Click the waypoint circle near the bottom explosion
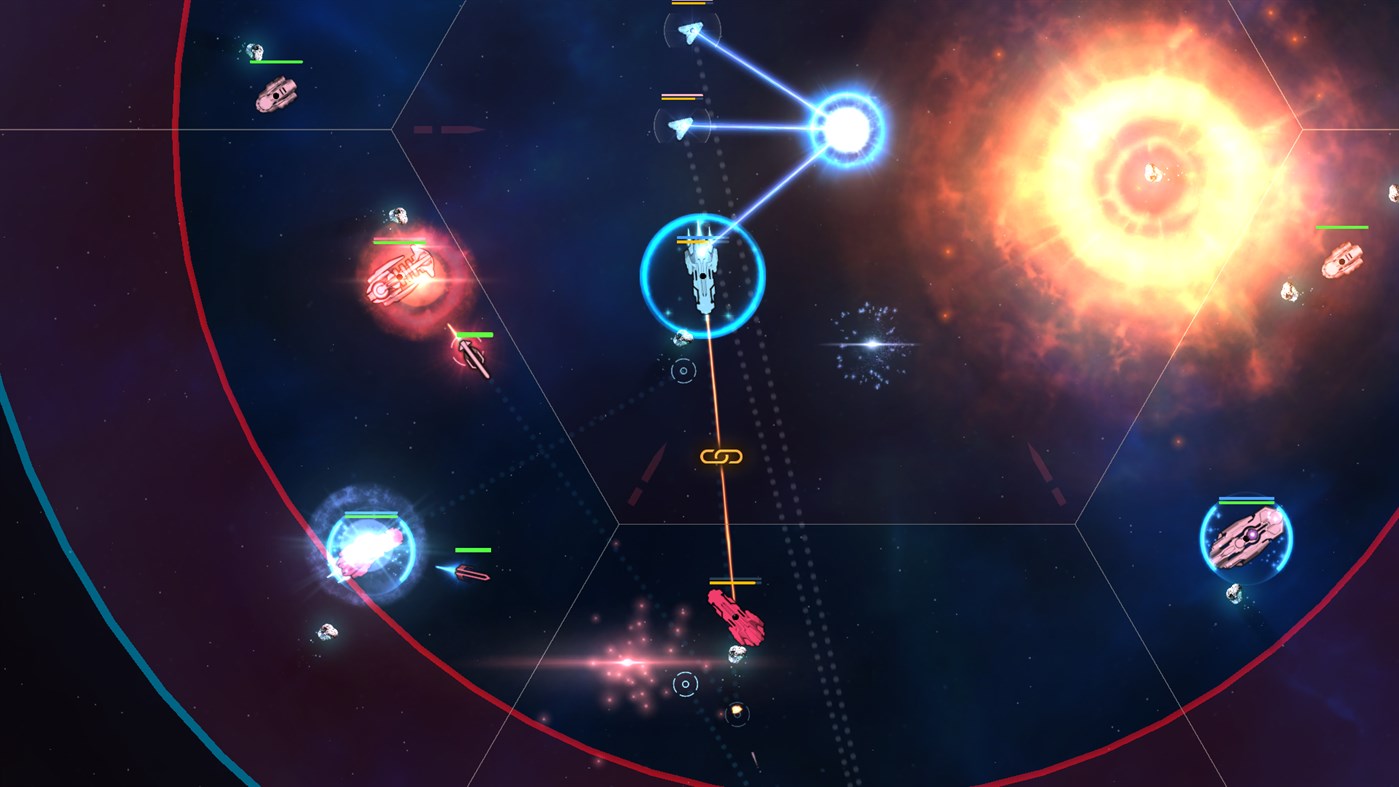The image size is (1399, 787). click(x=684, y=683)
